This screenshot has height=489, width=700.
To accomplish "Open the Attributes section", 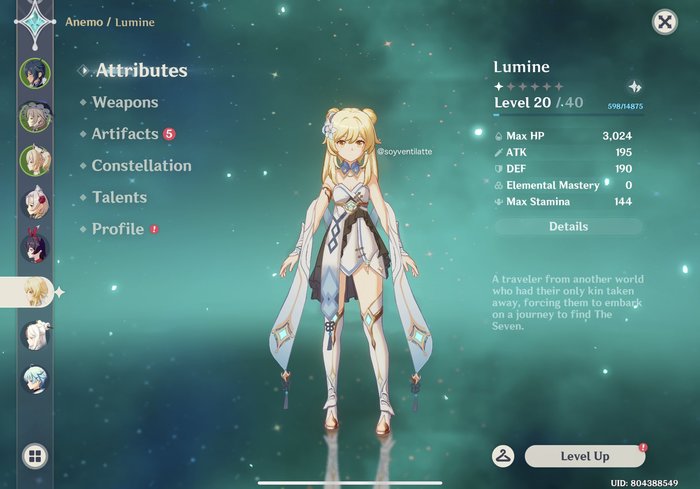I will tap(139, 71).
